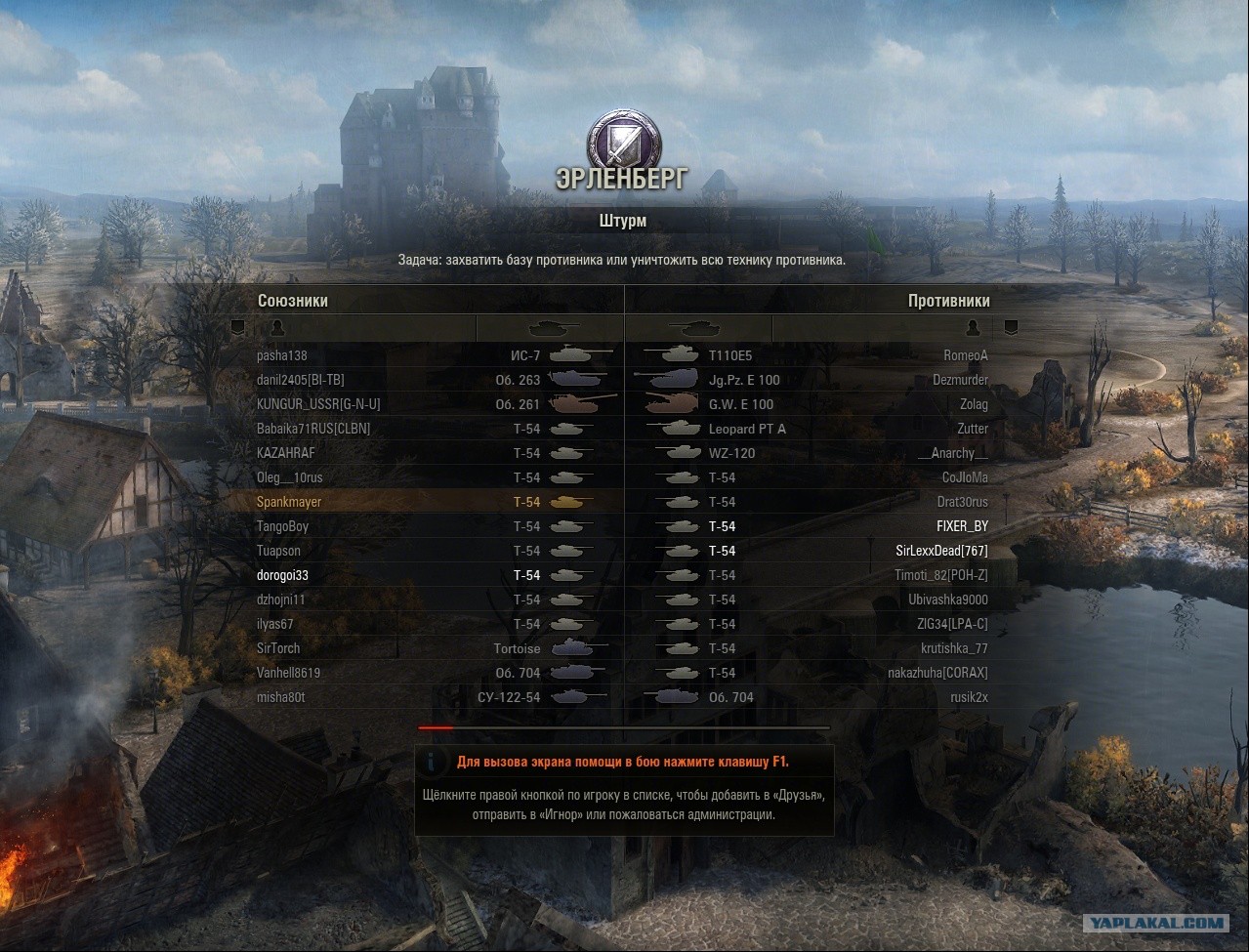Select enemy player __Anarchy__
The image size is (1249, 952).
(x=953, y=453)
